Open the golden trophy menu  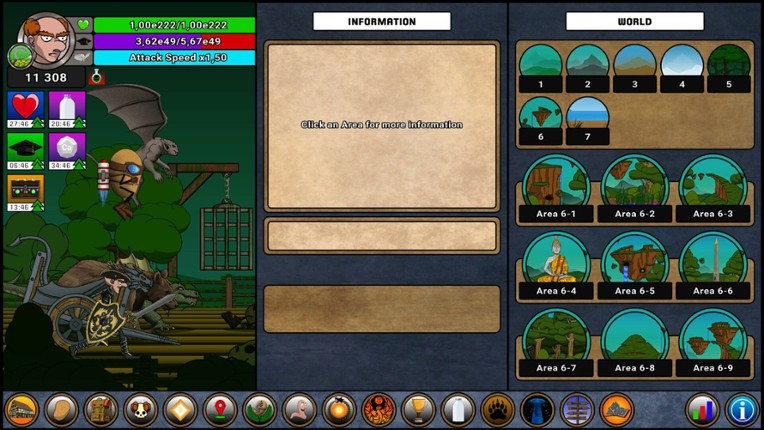418,409
